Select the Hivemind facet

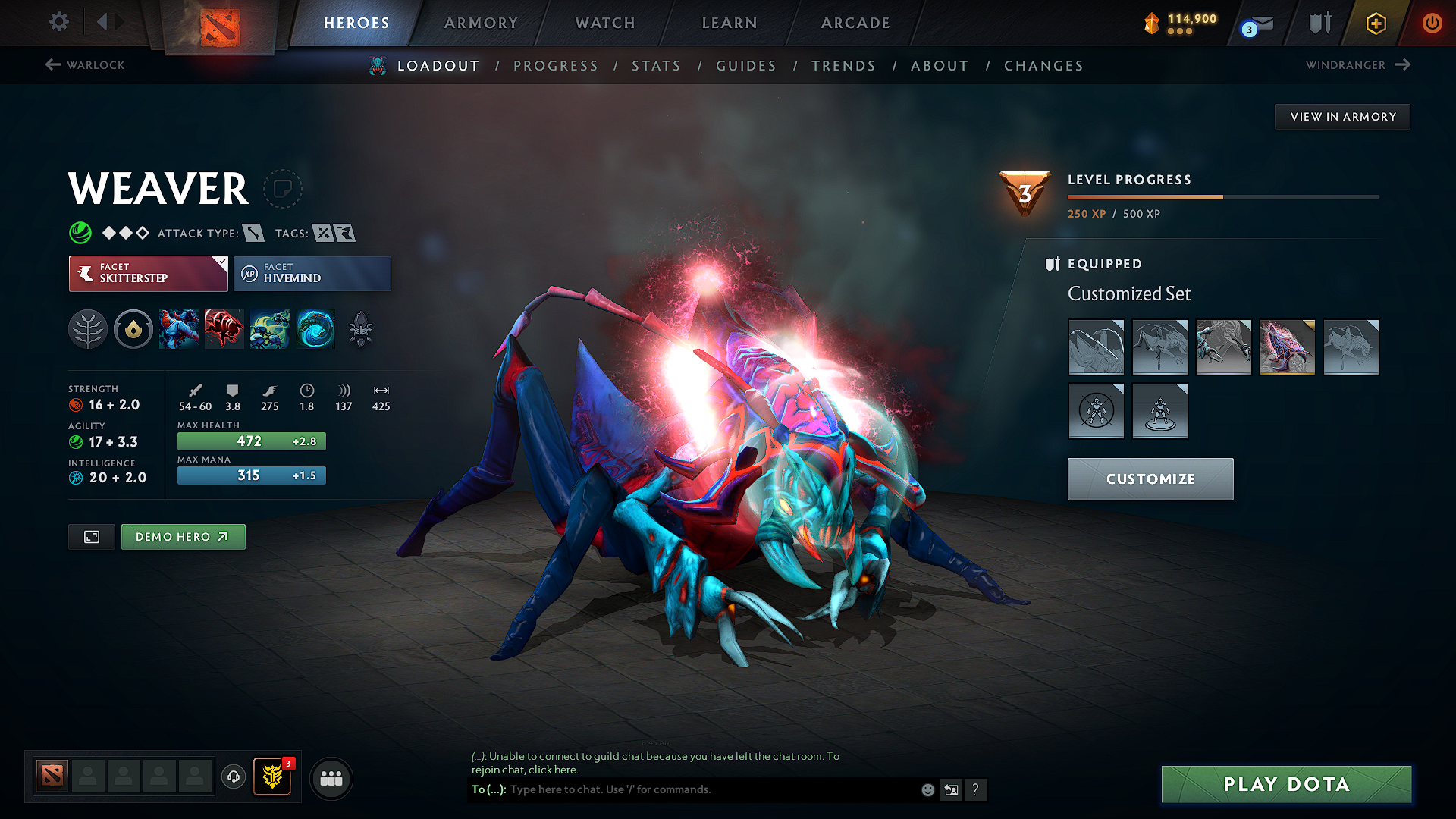point(312,273)
